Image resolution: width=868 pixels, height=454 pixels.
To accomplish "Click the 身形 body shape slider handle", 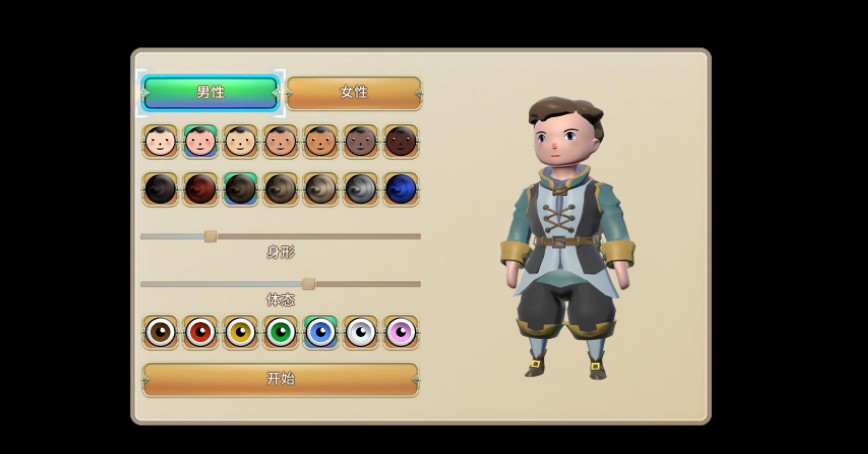I will 210,236.
